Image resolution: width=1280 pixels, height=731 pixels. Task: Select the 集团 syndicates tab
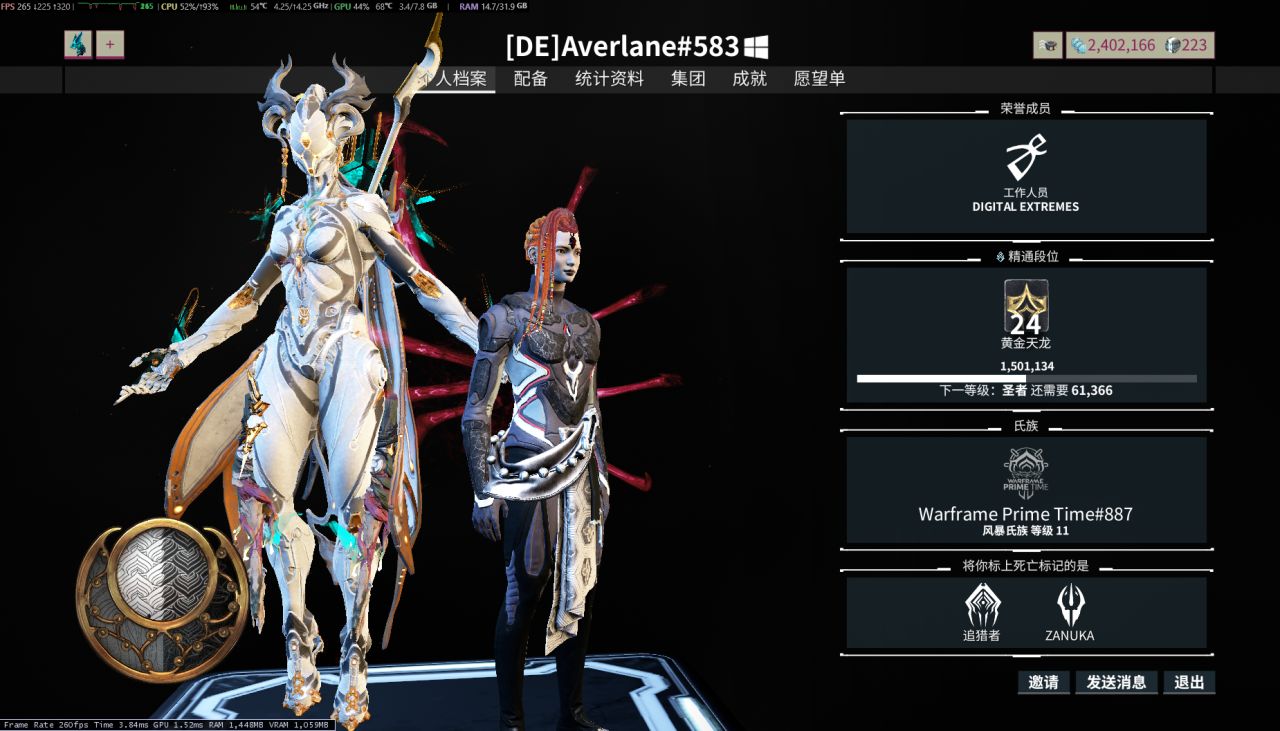(x=688, y=79)
